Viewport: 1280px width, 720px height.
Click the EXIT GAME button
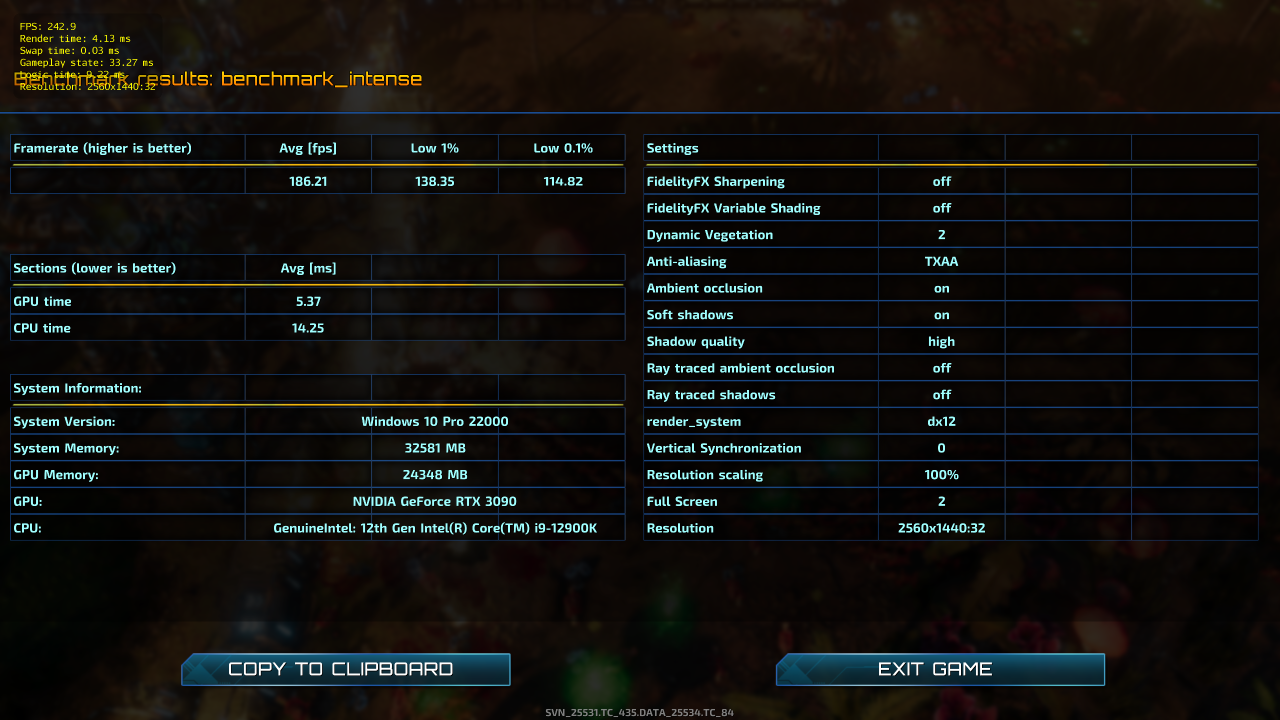(x=939, y=669)
